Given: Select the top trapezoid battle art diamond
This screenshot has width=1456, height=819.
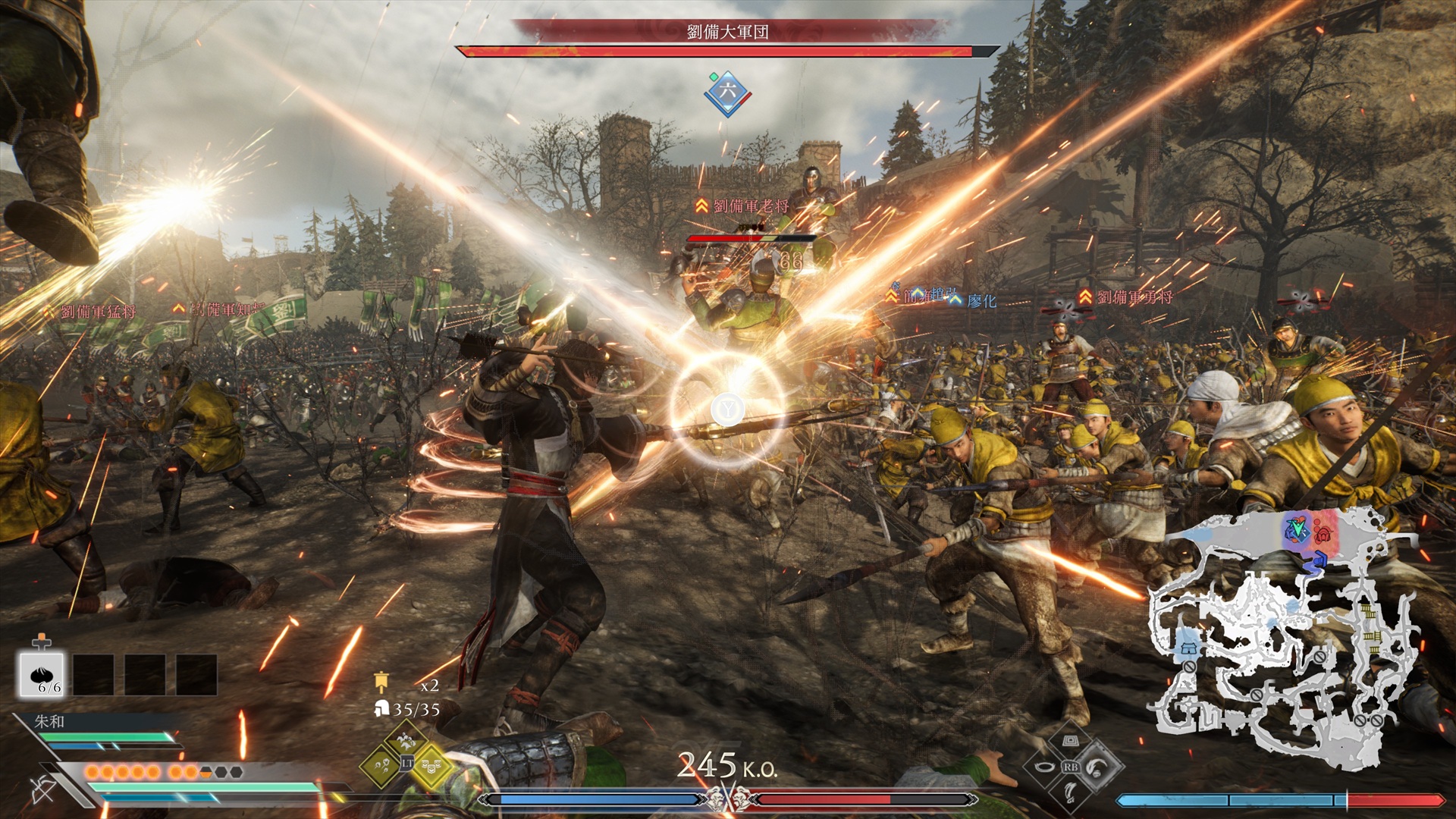Looking at the screenshot, I should pos(1070,741).
